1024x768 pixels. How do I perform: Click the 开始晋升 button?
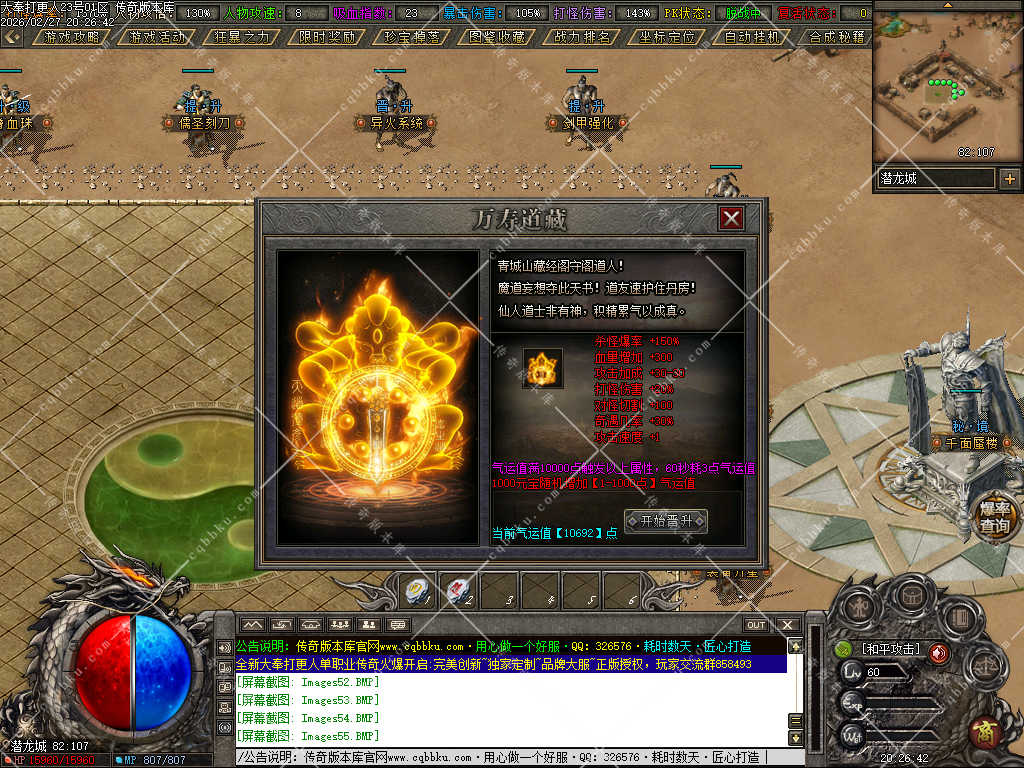tap(665, 521)
